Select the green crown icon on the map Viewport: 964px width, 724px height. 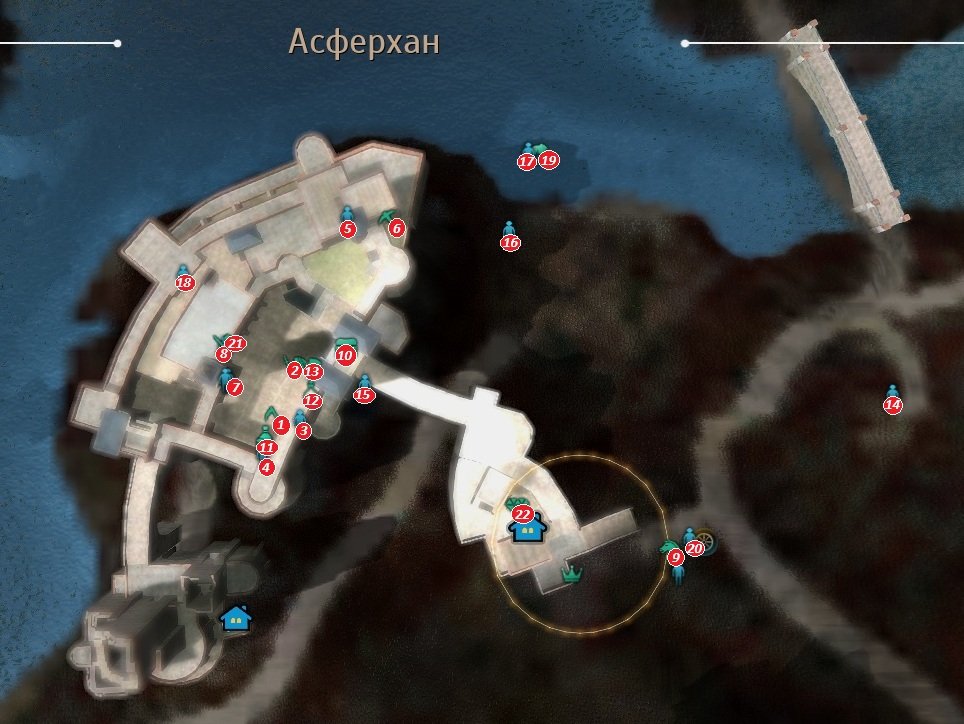[x=572, y=573]
